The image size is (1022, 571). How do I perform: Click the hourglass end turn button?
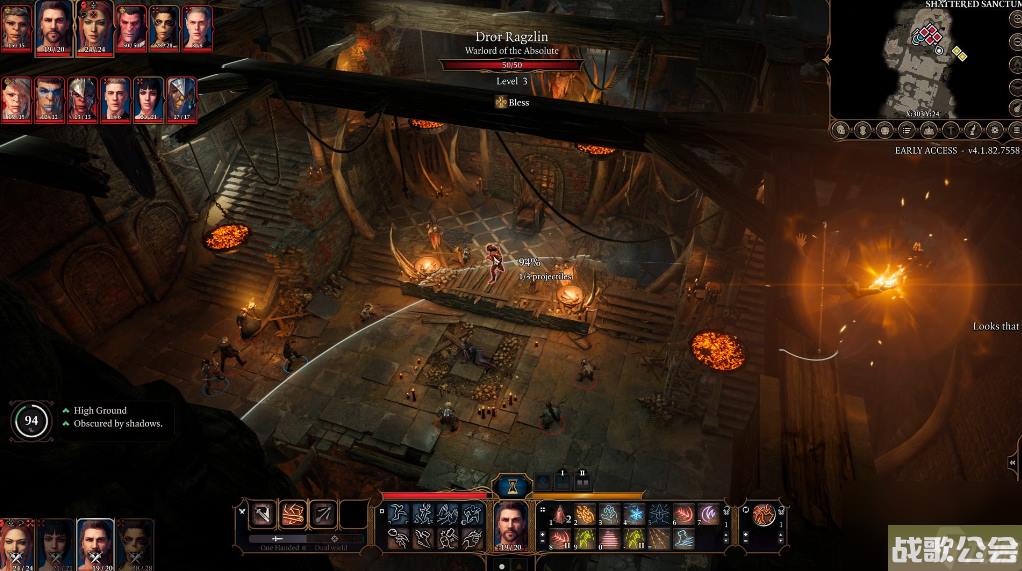[x=511, y=486]
